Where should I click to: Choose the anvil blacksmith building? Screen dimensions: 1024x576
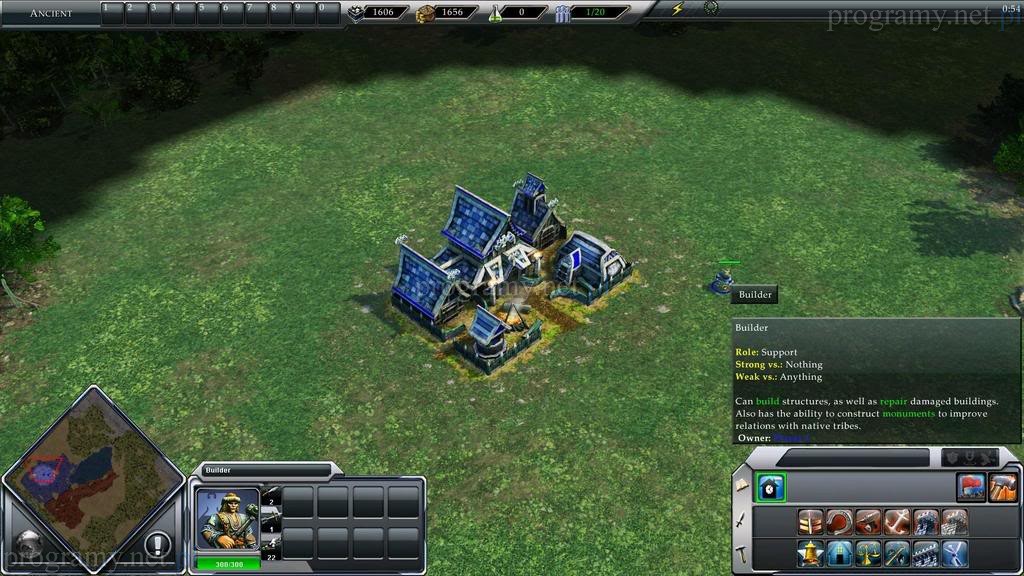[868, 521]
